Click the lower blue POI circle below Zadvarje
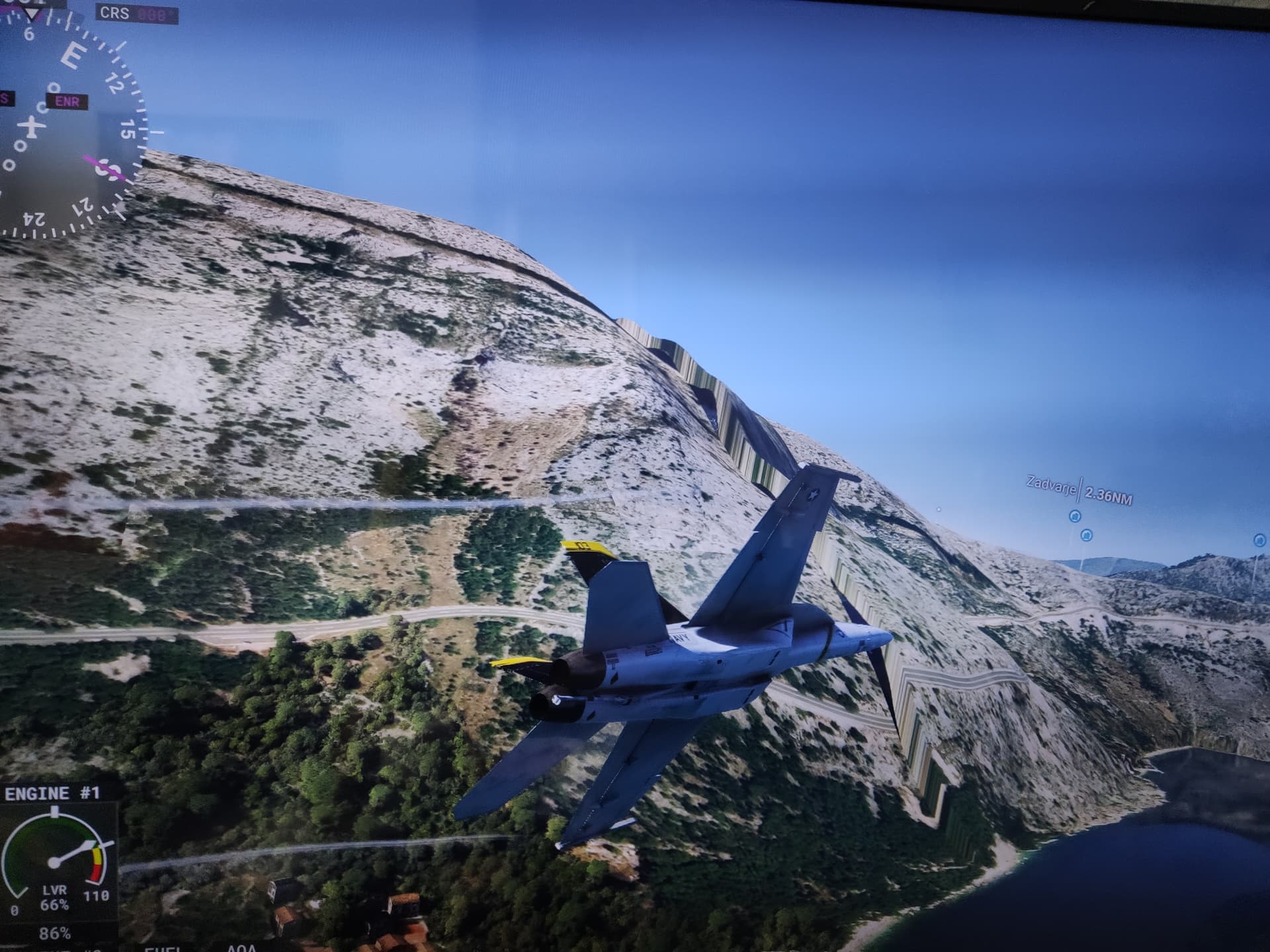The image size is (1270, 952). [x=1086, y=536]
